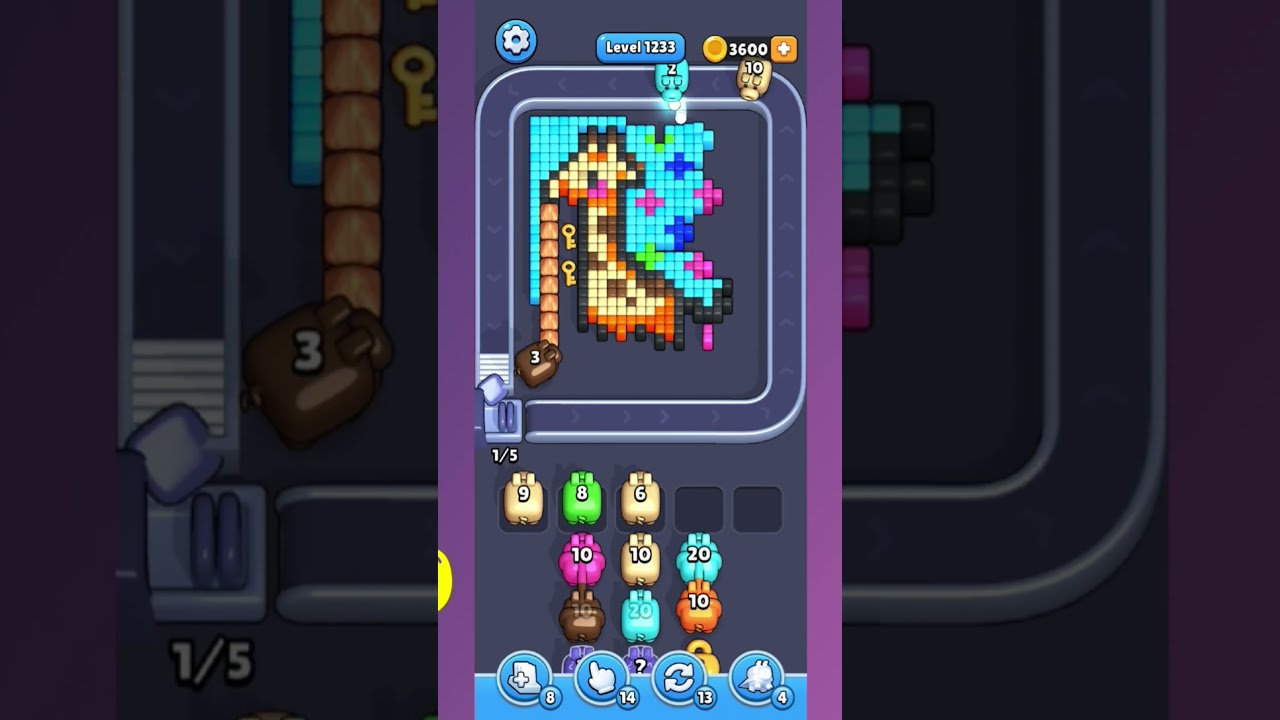Tap the white peg entering the exit slot
This screenshot has width=1280, height=720.
[x=494, y=388]
